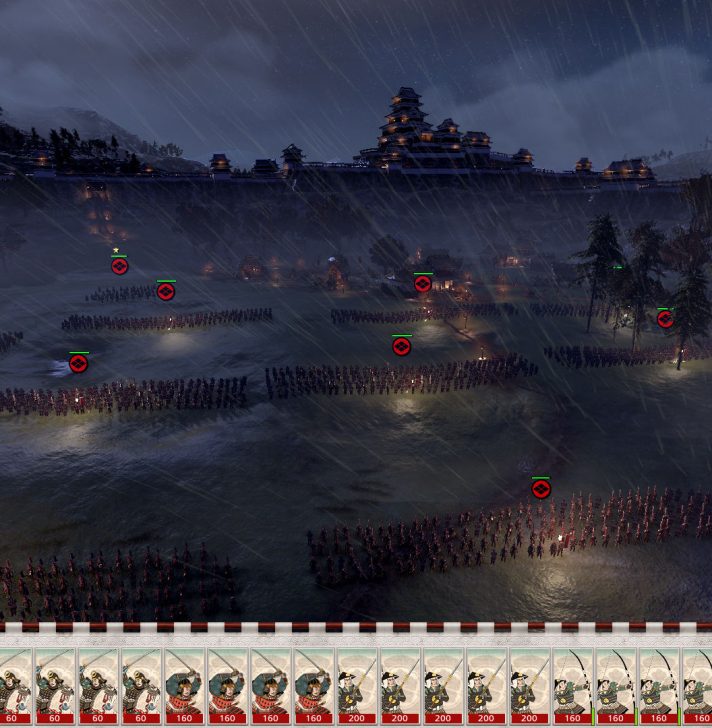Viewport: 712px width, 728px height.
Task: Choose the rightmost 200-strong swordsman unit card
Action: tap(529, 685)
